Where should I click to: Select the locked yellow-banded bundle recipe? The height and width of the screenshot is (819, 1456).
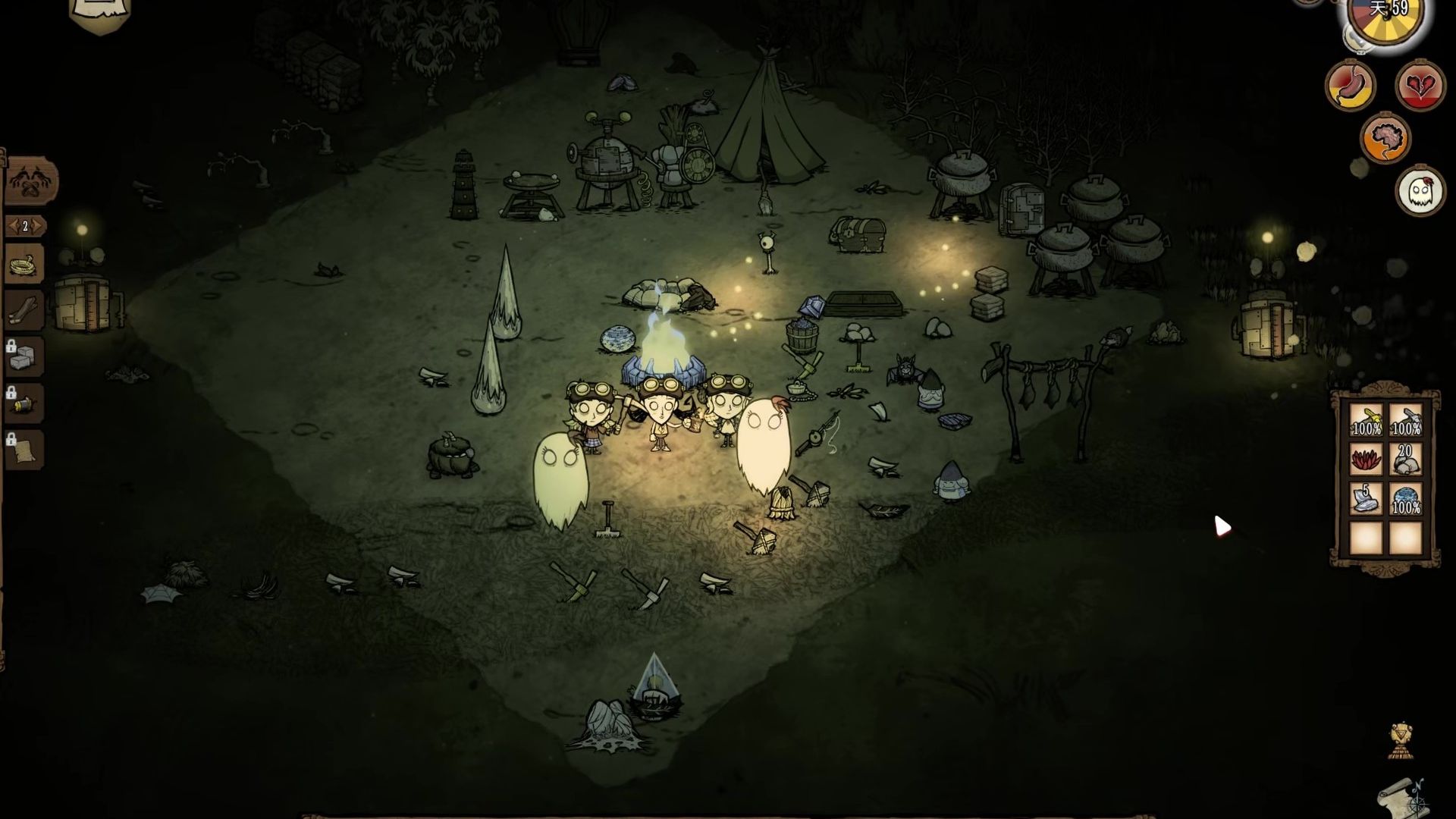tap(25, 403)
